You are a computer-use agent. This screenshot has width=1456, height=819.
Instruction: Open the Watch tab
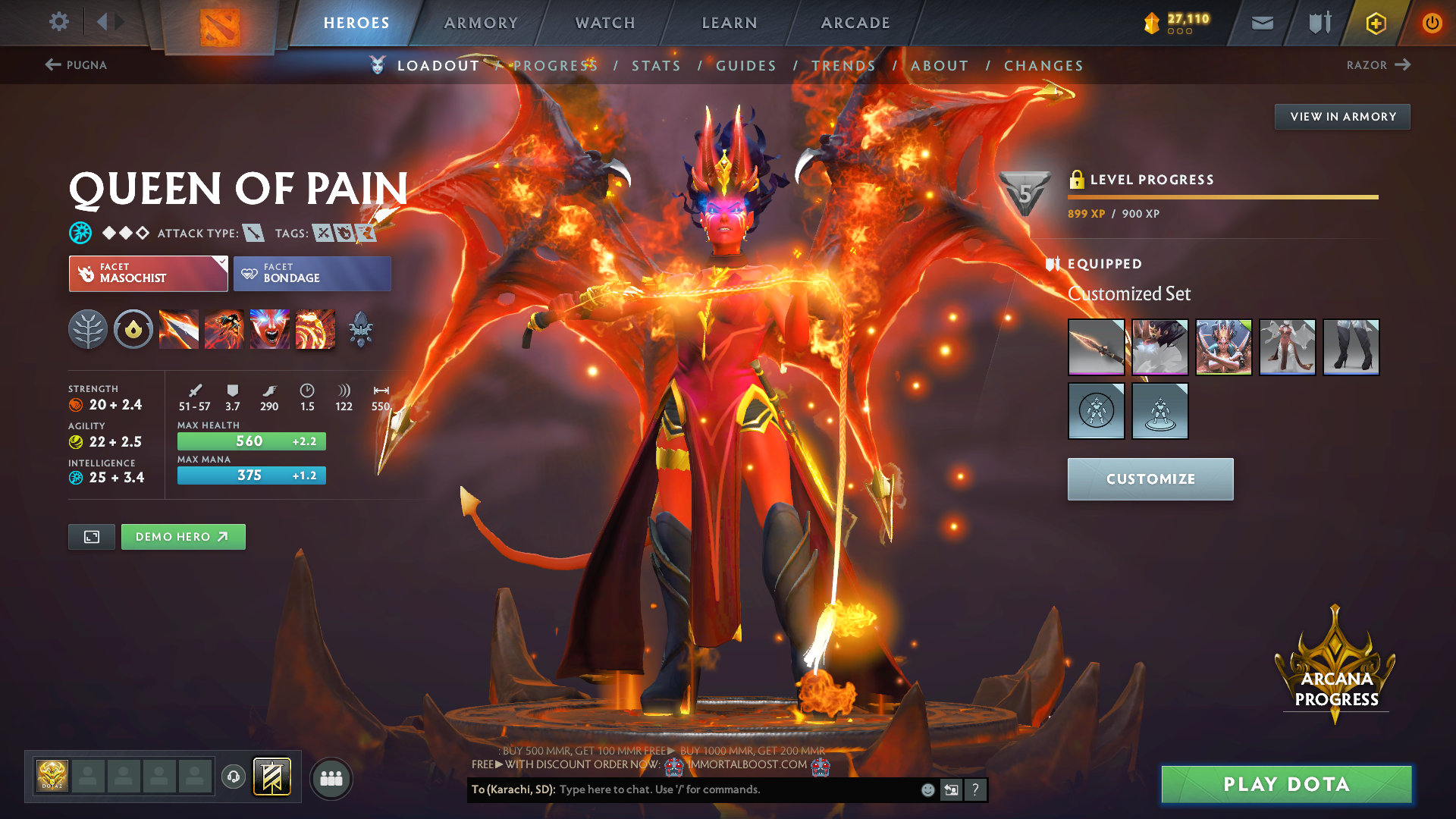click(605, 23)
